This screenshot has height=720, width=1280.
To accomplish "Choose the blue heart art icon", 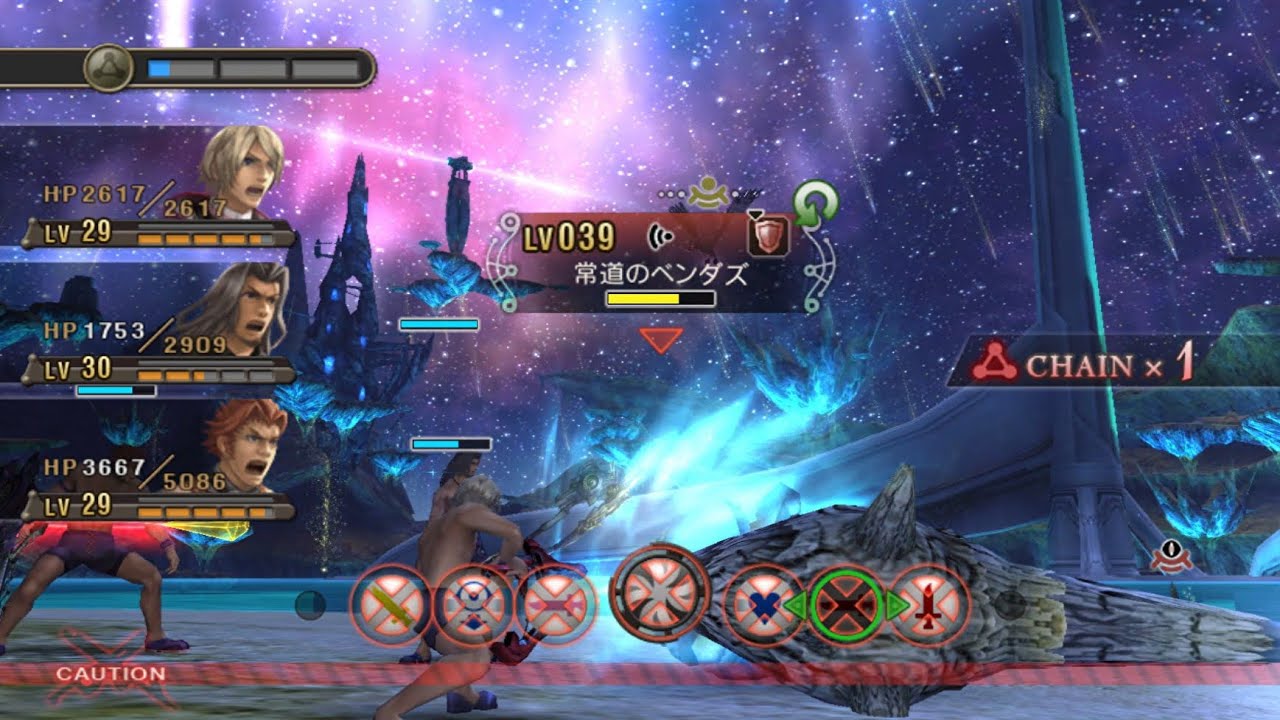I will pyautogui.click(x=764, y=606).
